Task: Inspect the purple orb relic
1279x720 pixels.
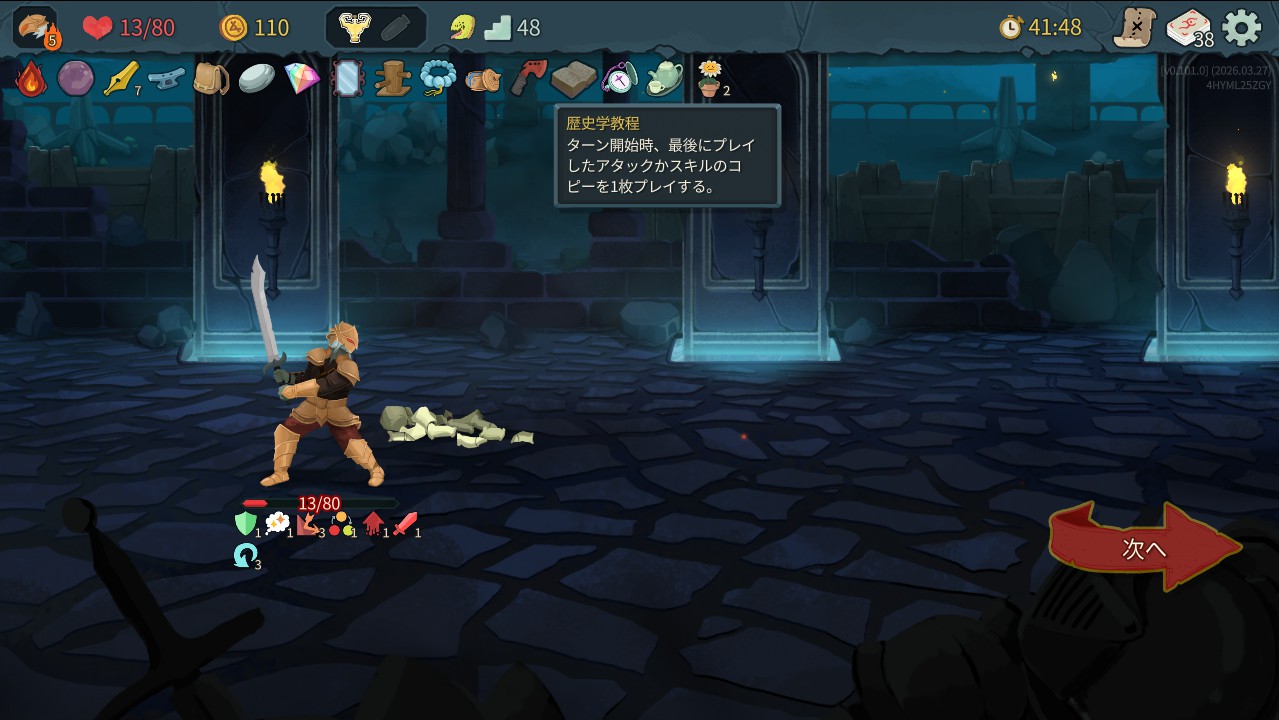Action: click(75, 78)
